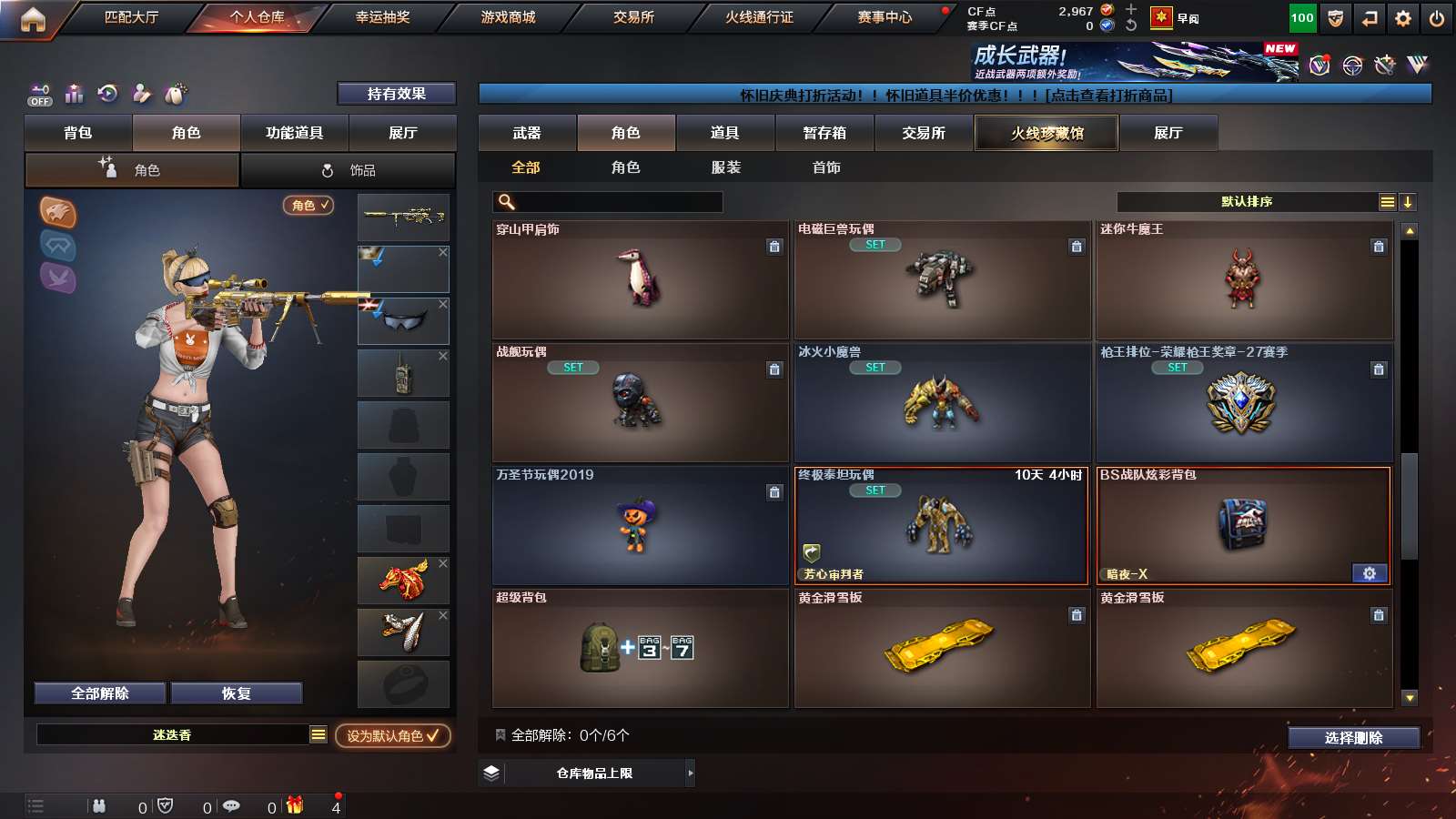Switch to the 火线珍藏馆 tab

(1046, 133)
